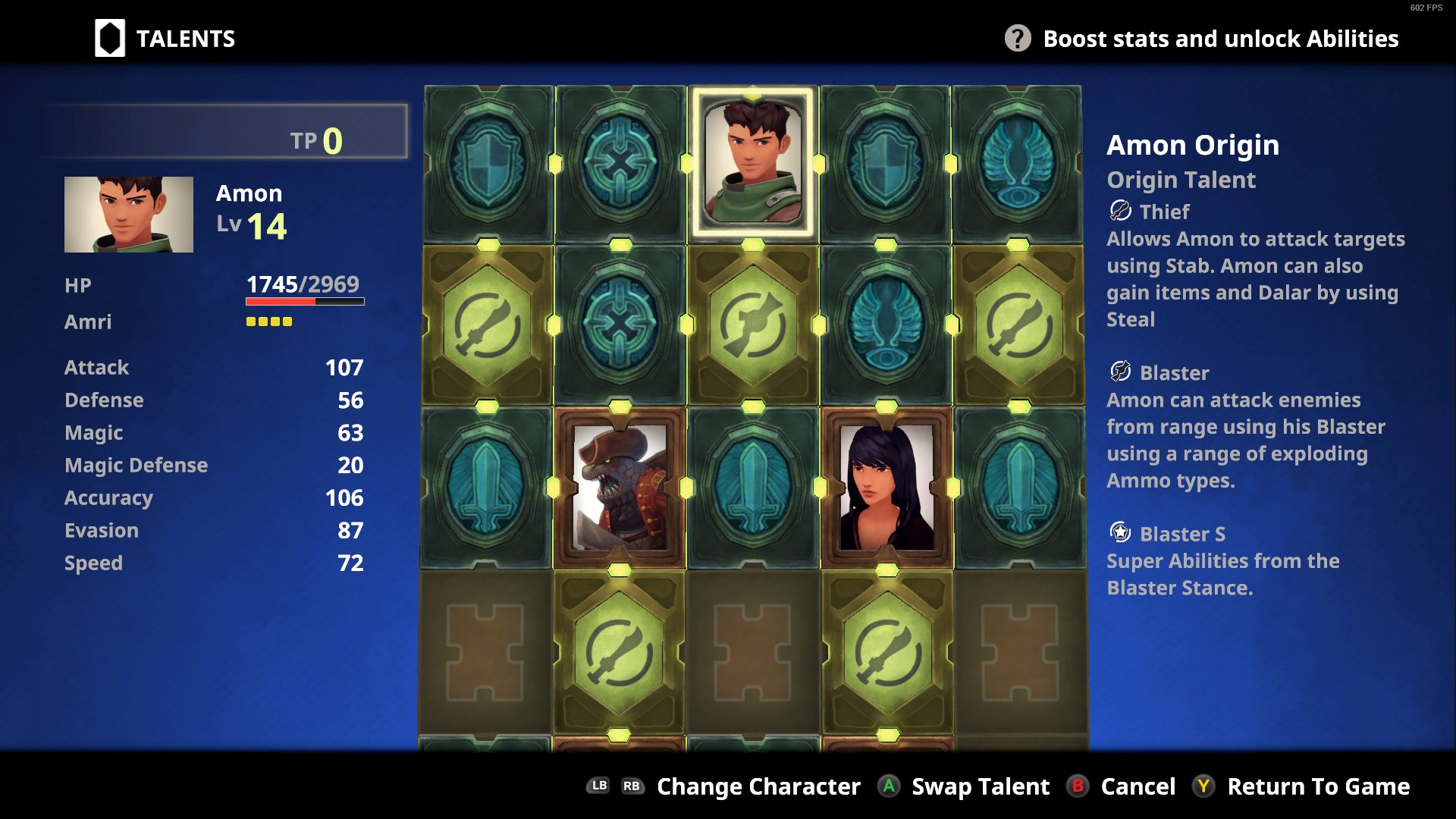Click the question mark help icon
The width and height of the screenshot is (1456, 819).
tap(1018, 39)
